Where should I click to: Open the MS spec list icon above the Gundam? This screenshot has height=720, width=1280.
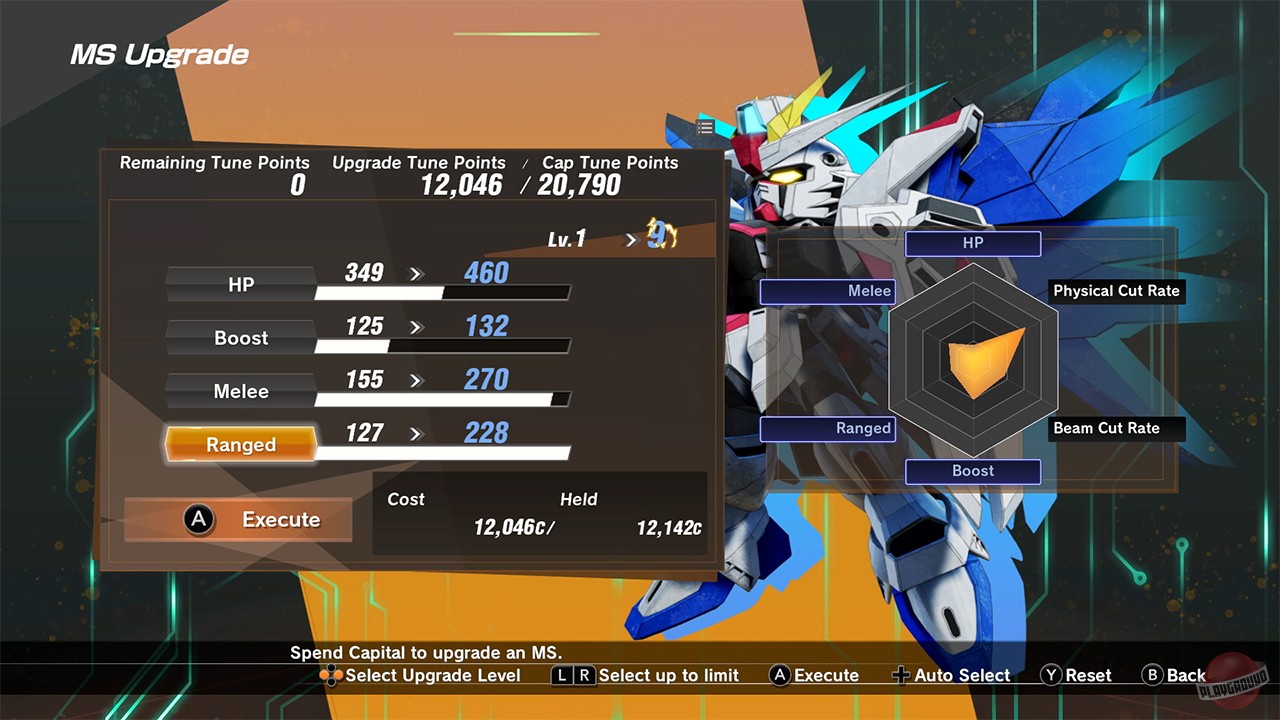point(705,127)
